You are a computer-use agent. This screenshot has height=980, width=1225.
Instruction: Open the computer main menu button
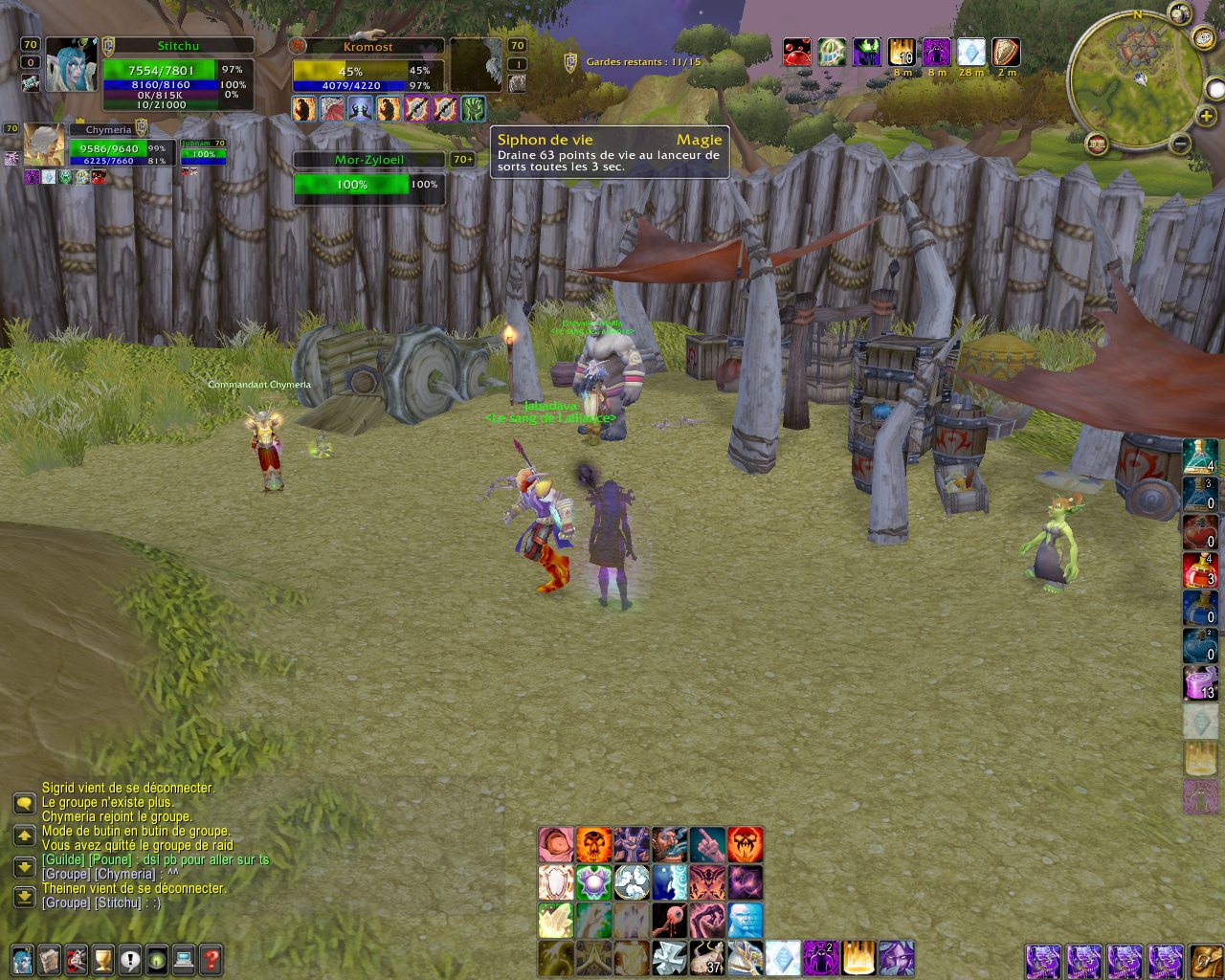[x=185, y=958]
